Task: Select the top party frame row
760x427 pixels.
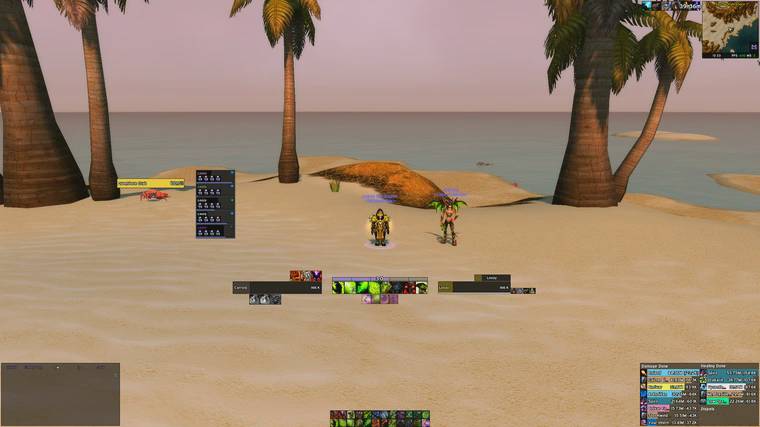Action: (x=215, y=175)
